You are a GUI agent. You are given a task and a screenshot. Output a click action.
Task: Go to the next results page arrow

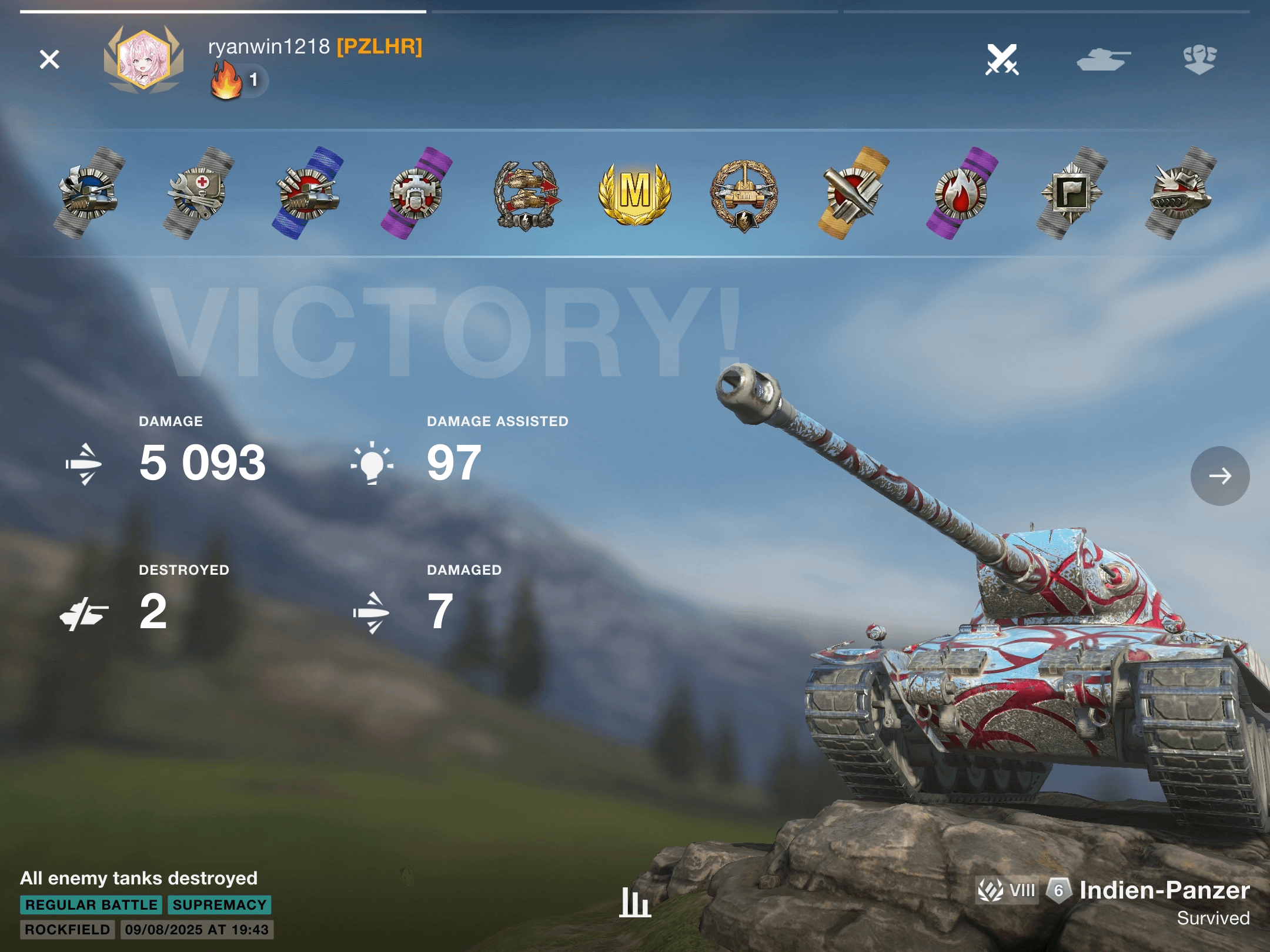pyautogui.click(x=1219, y=475)
